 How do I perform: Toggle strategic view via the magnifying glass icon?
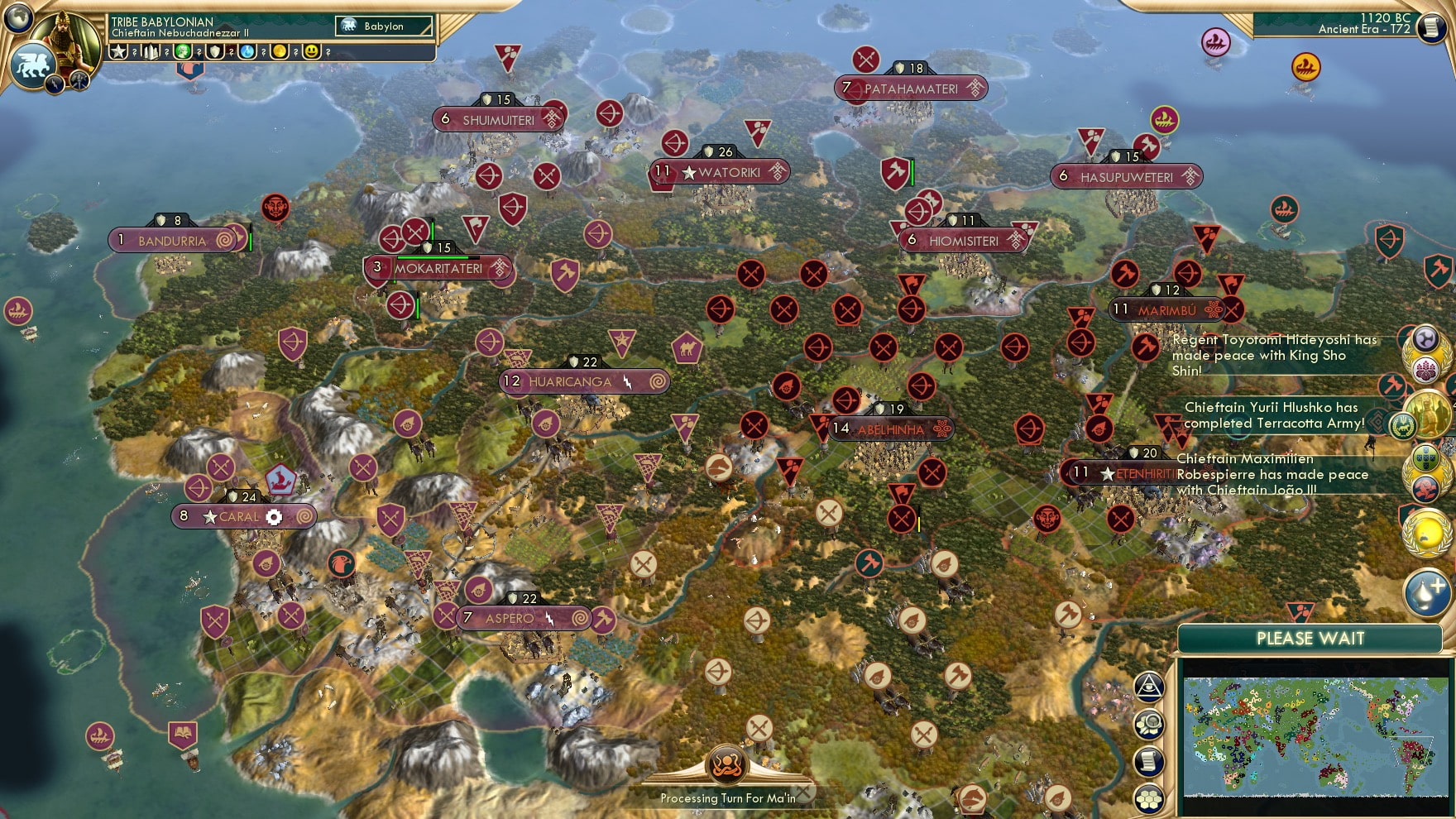coord(1149,724)
